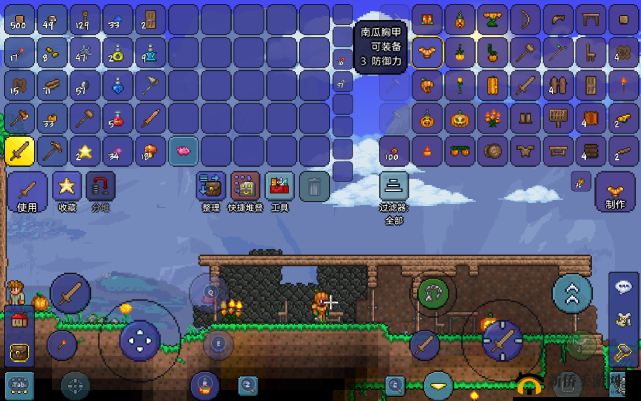Select the copper pickaxe inventory slot
Viewport: 641px width, 401px height.
click(52, 151)
